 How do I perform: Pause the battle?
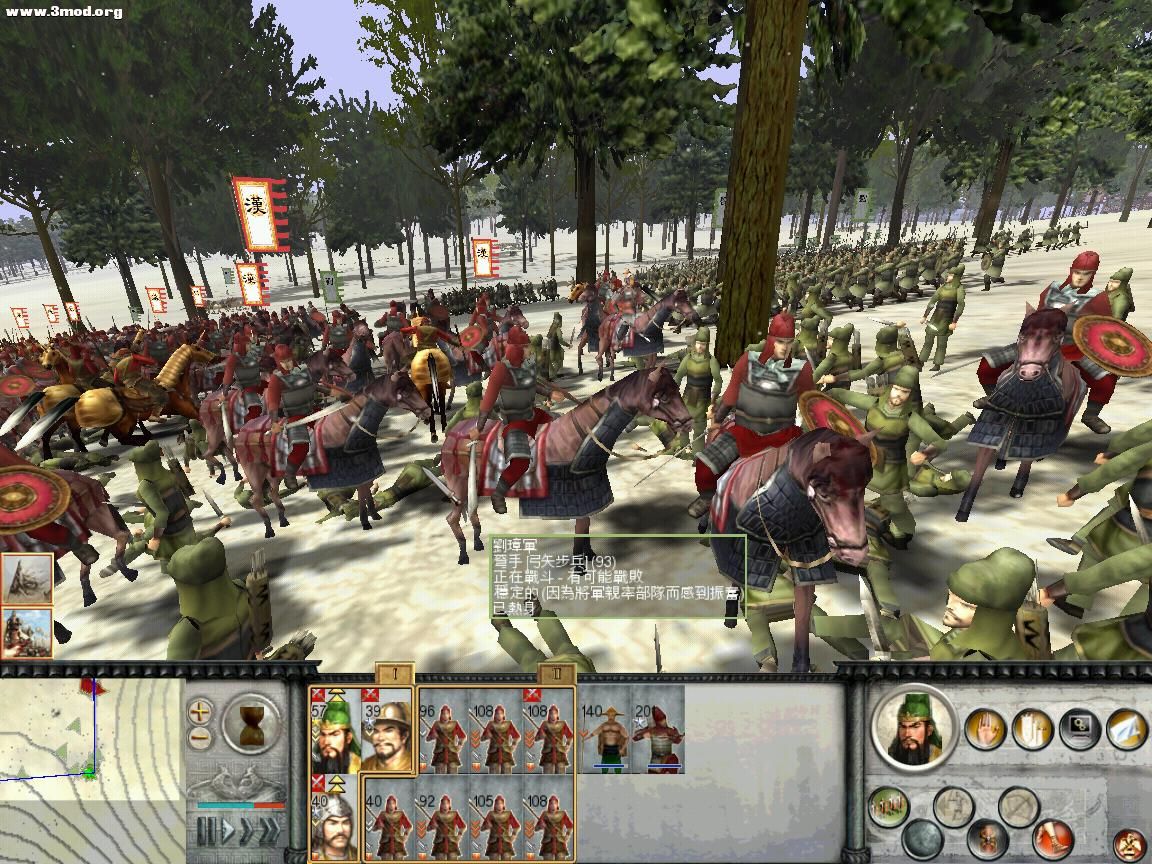pyautogui.click(x=207, y=831)
